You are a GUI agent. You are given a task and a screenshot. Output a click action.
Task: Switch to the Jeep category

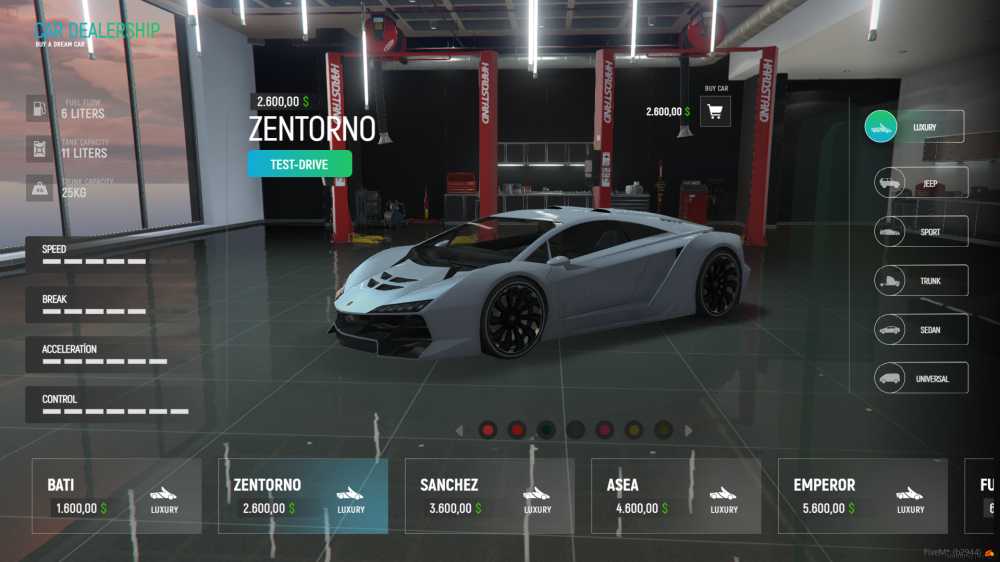[x=921, y=183]
